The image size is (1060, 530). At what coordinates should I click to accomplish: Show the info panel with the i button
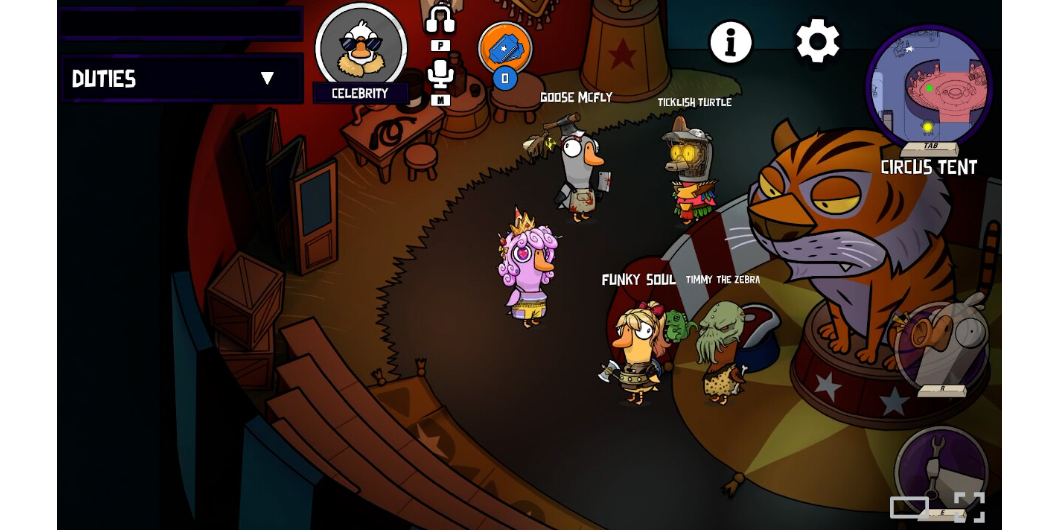[x=731, y=43]
